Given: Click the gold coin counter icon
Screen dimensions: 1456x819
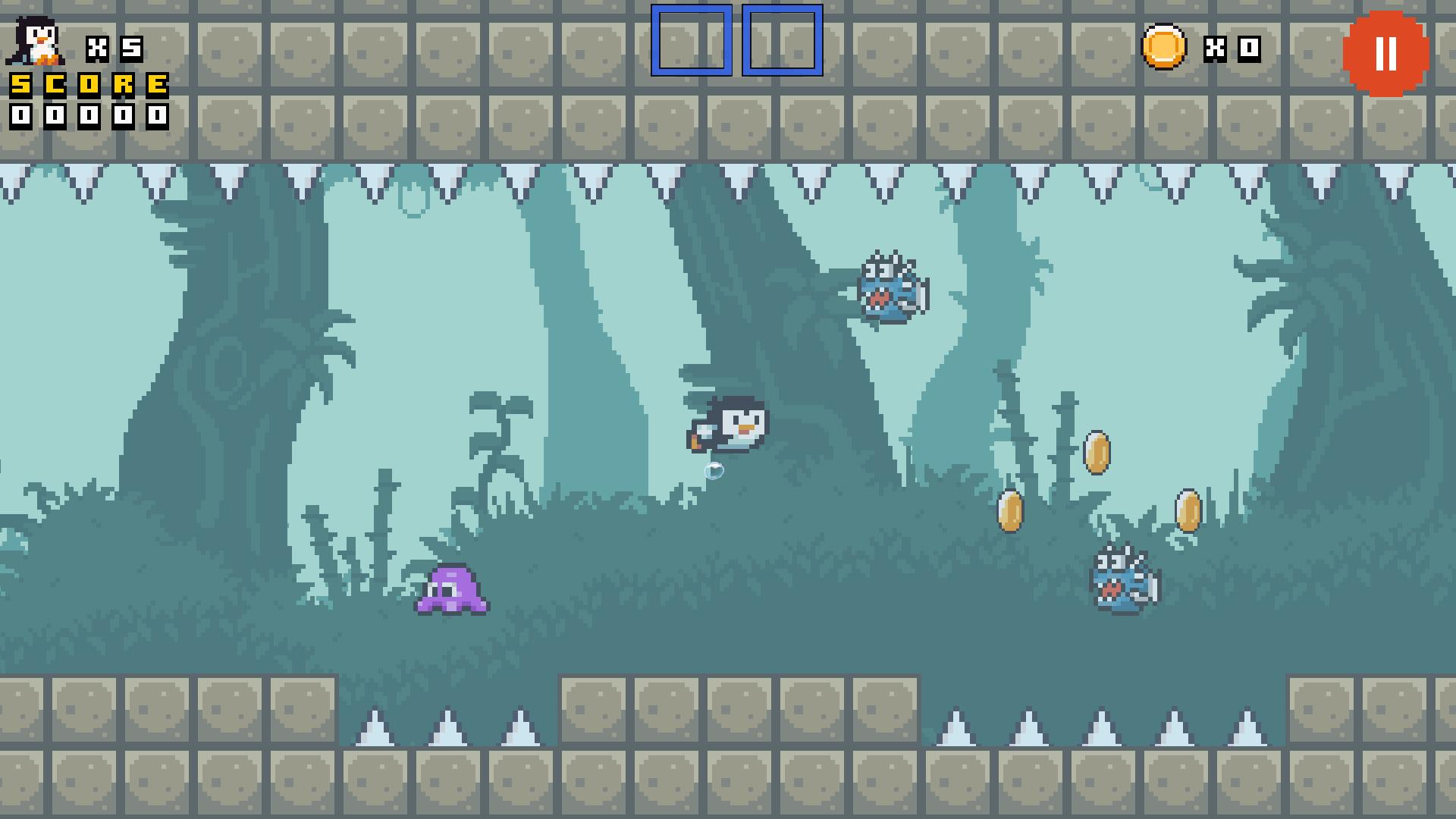Looking at the screenshot, I should click(x=1166, y=48).
